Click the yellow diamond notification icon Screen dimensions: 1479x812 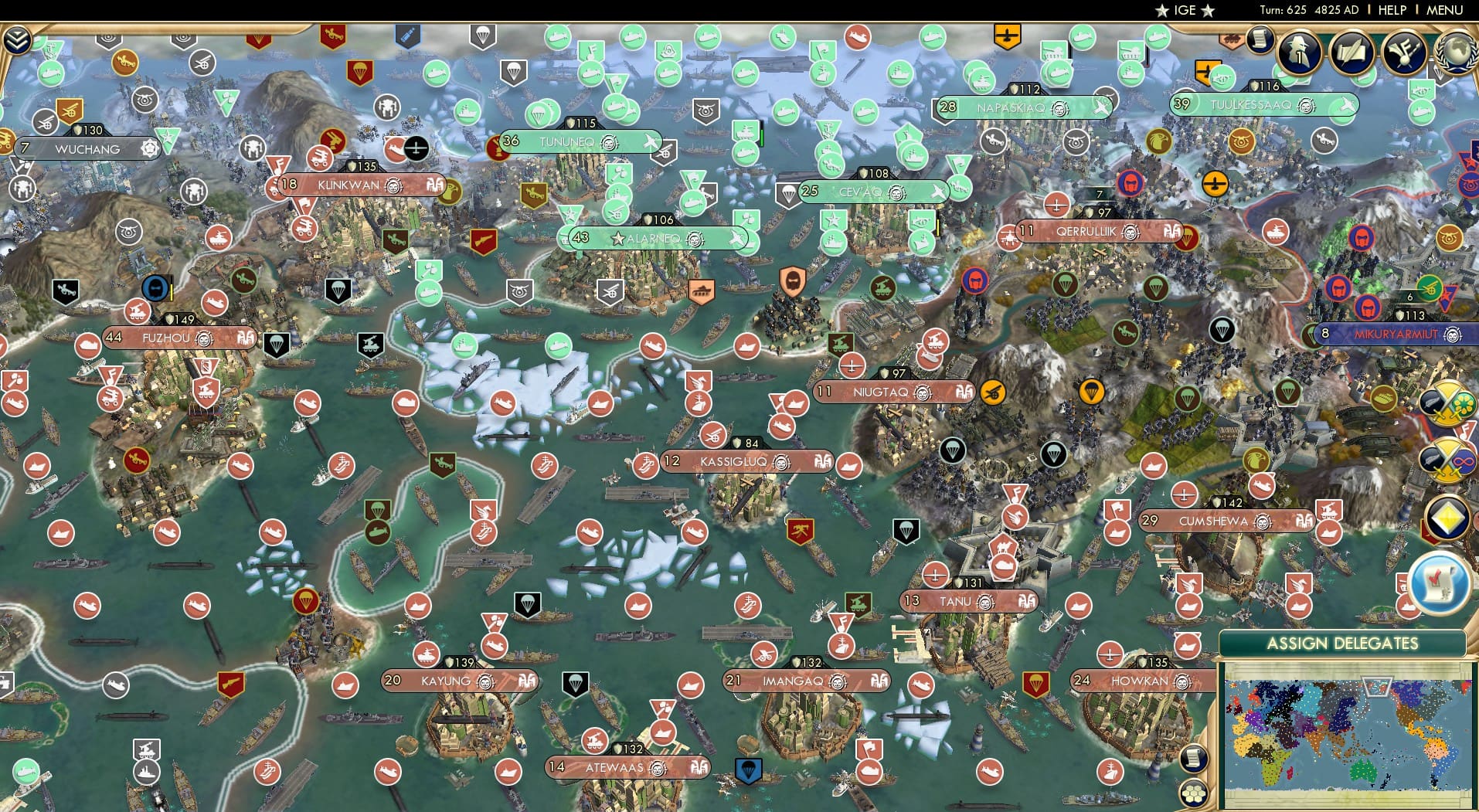1447,517
